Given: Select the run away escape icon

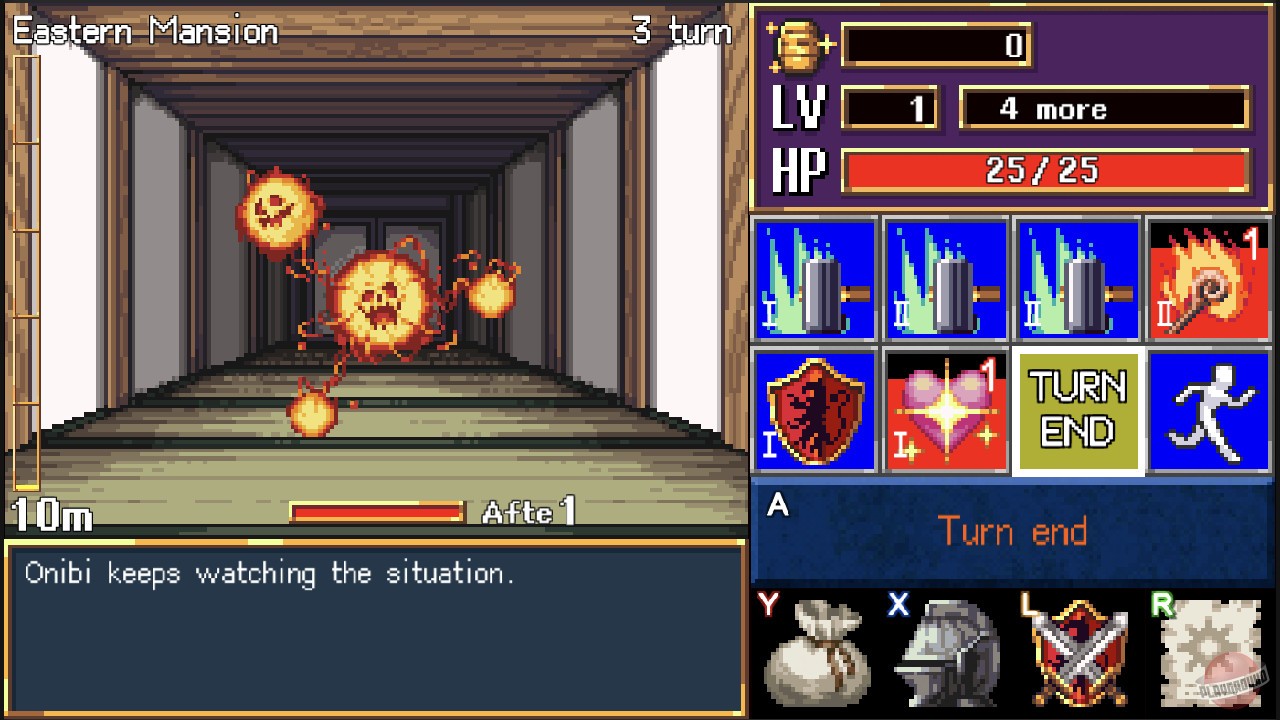Looking at the screenshot, I should coord(1210,412).
